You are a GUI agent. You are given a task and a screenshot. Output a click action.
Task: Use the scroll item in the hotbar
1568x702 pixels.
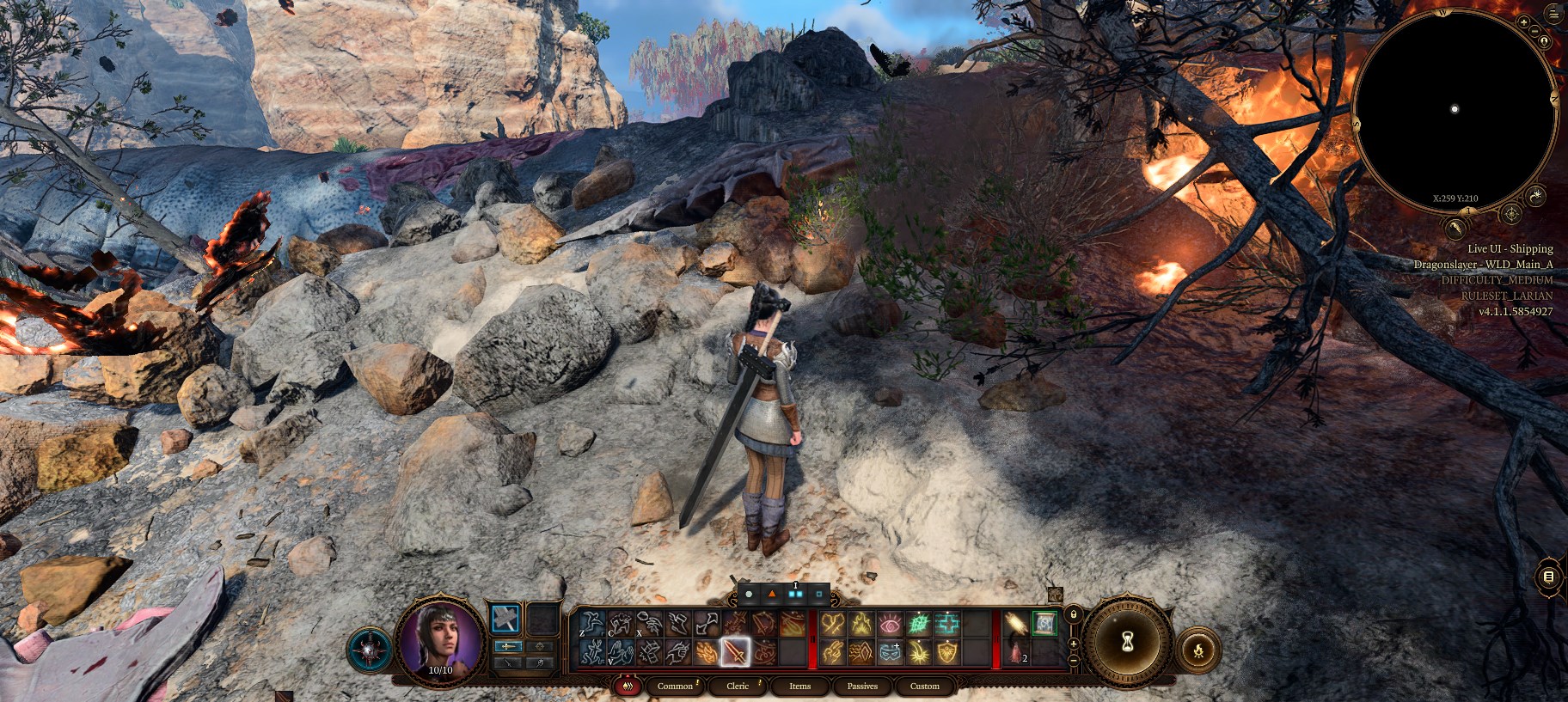[1044, 623]
